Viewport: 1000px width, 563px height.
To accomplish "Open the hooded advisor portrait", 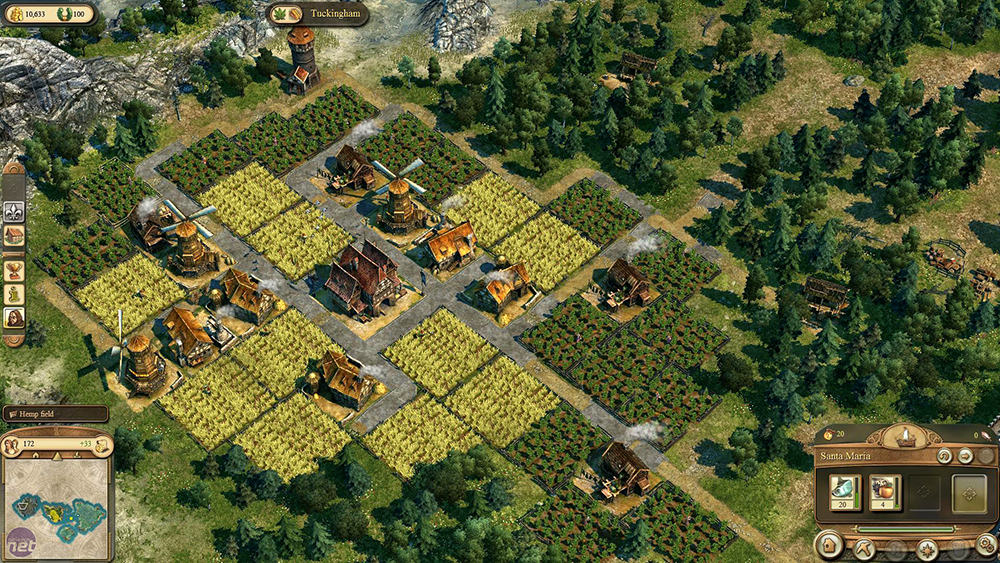I will click(x=14, y=320).
